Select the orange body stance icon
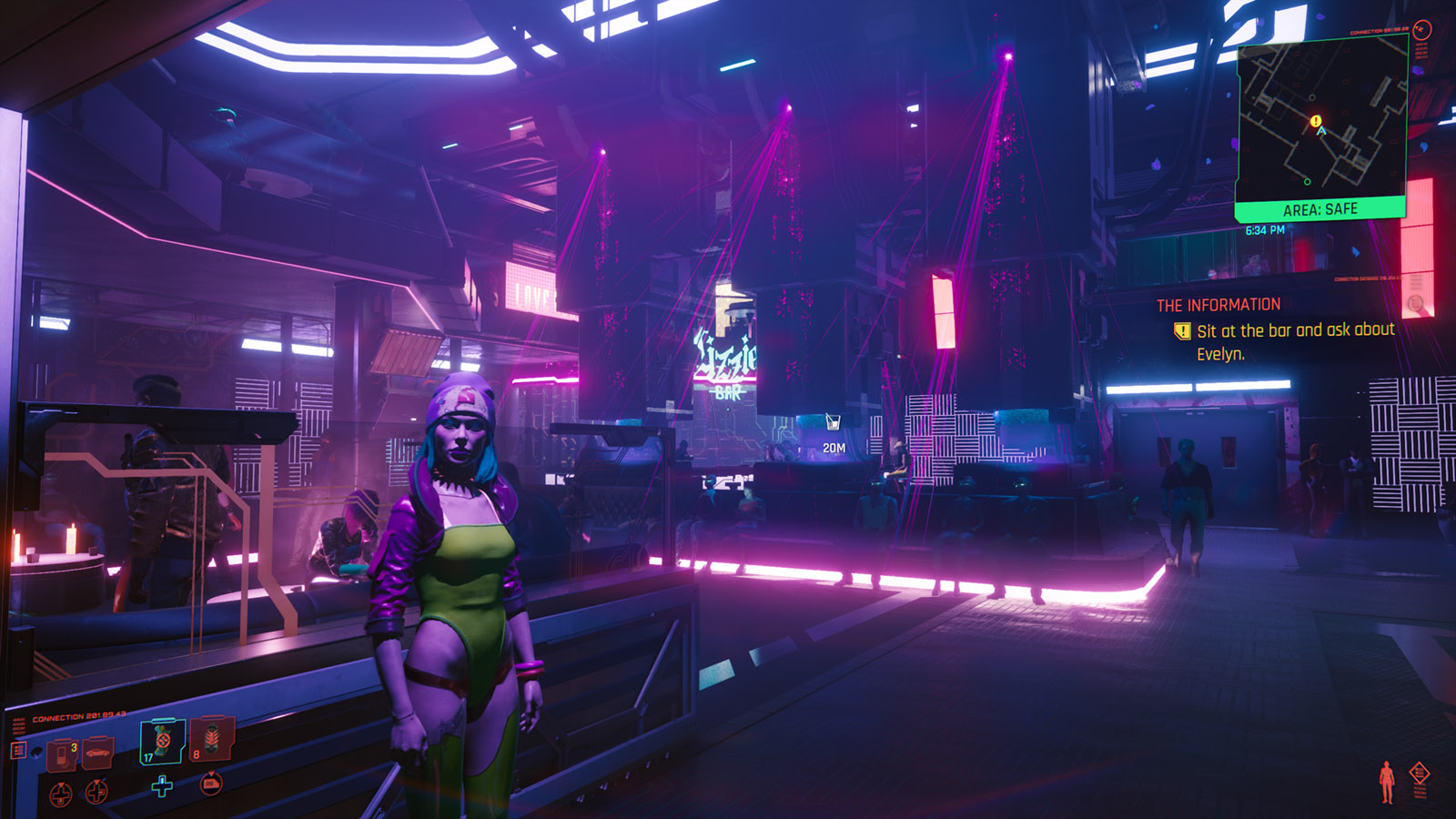 tap(1386, 782)
